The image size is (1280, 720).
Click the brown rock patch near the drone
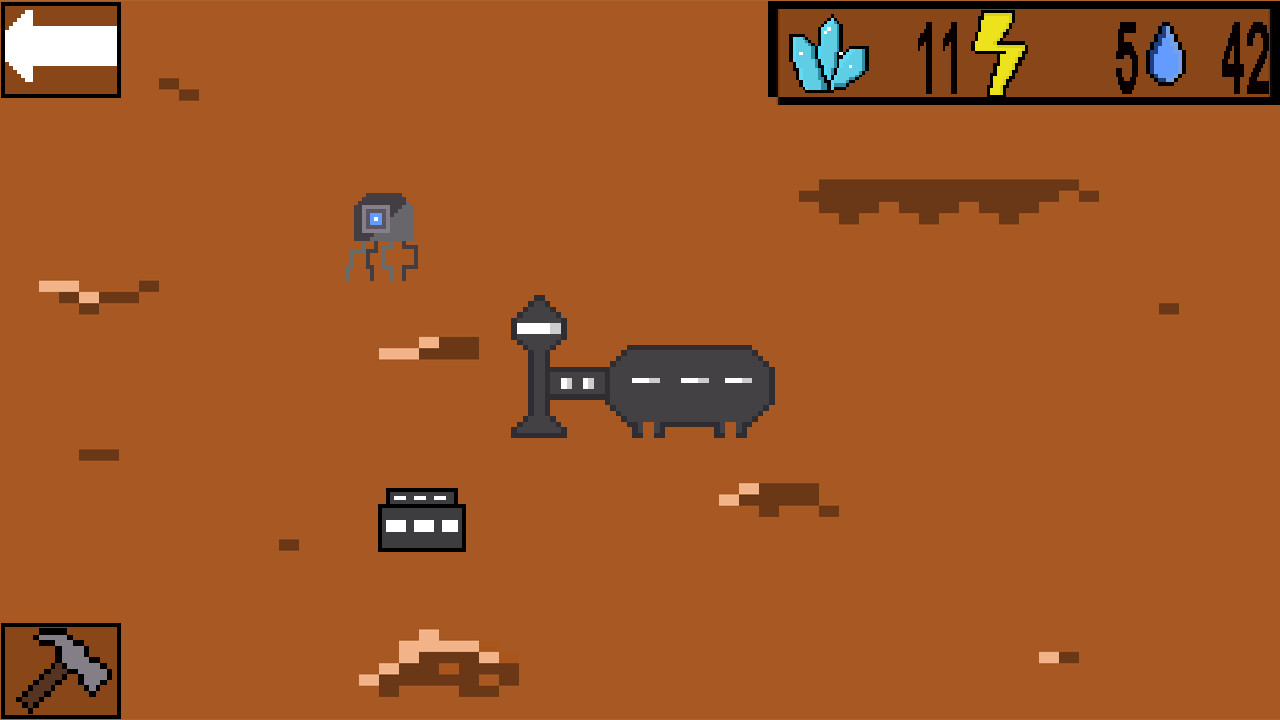(x=430, y=348)
